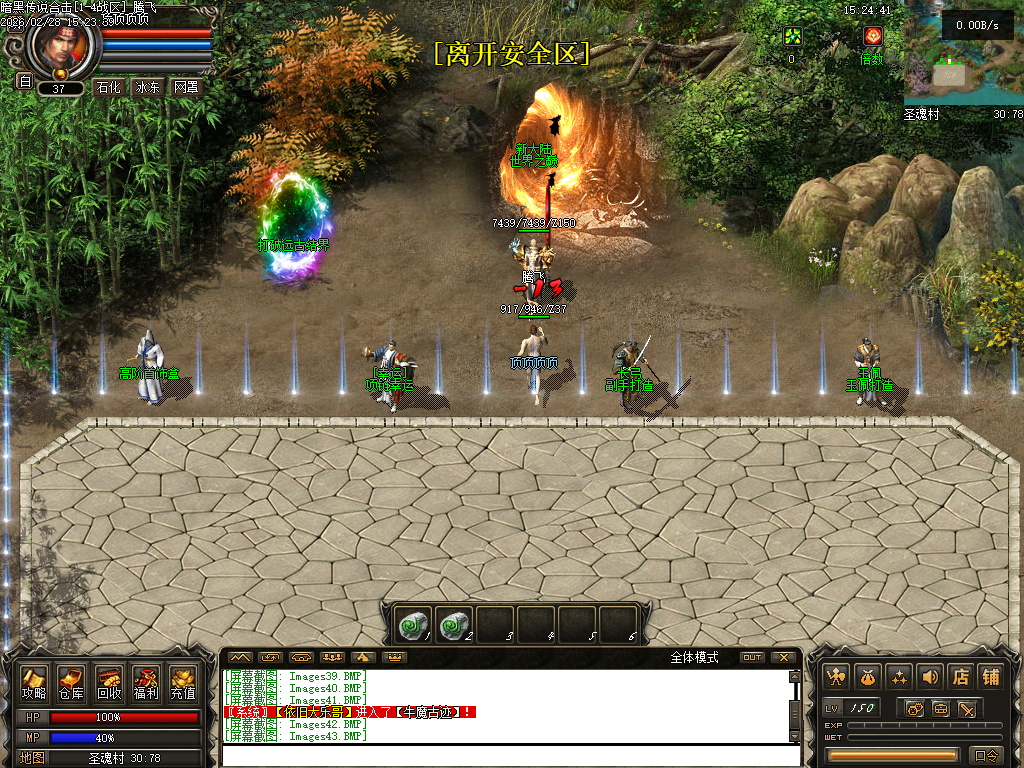Click the chat text input field

click(x=505, y=755)
